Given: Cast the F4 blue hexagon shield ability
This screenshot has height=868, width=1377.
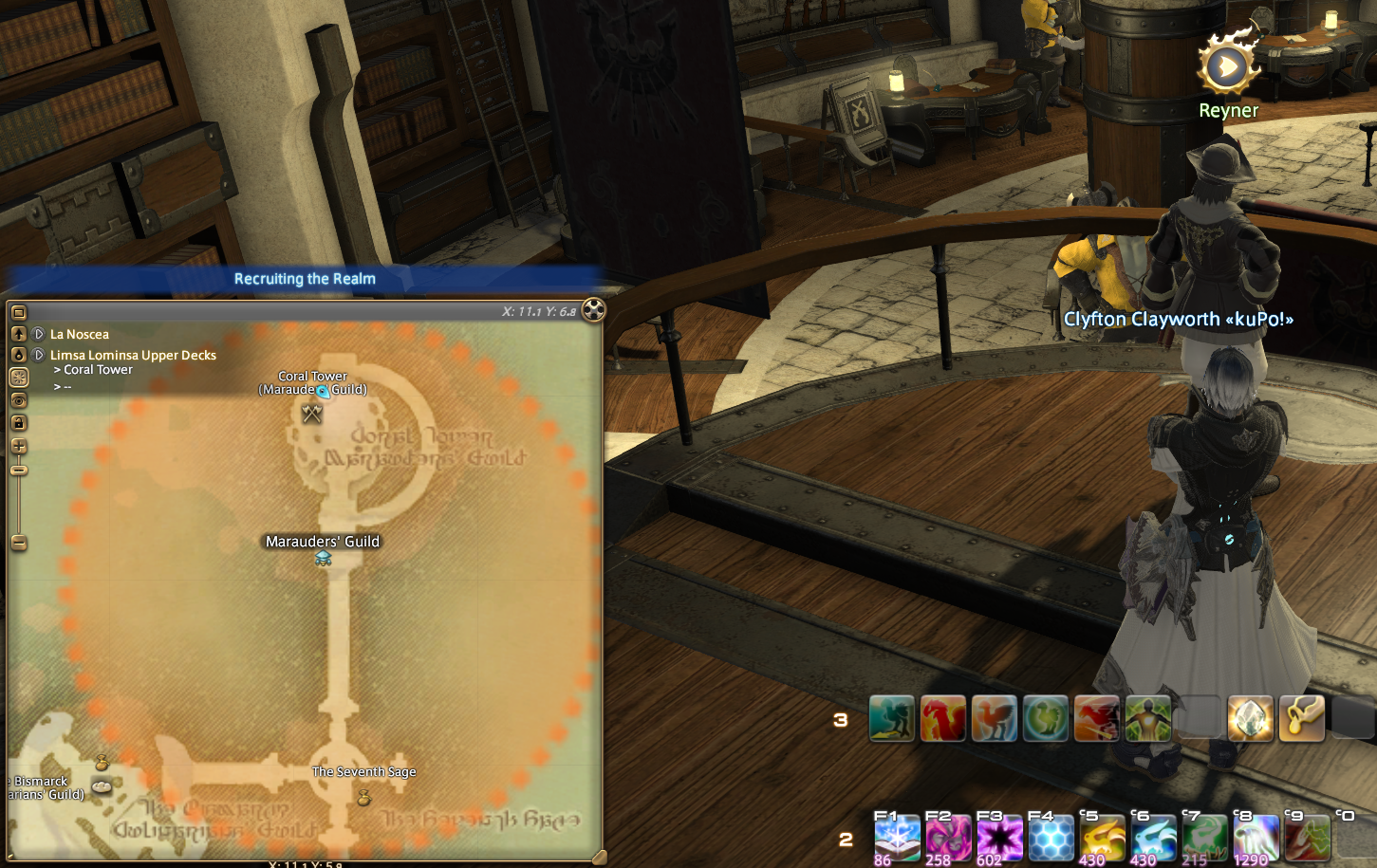Looking at the screenshot, I should click(x=1051, y=839).
